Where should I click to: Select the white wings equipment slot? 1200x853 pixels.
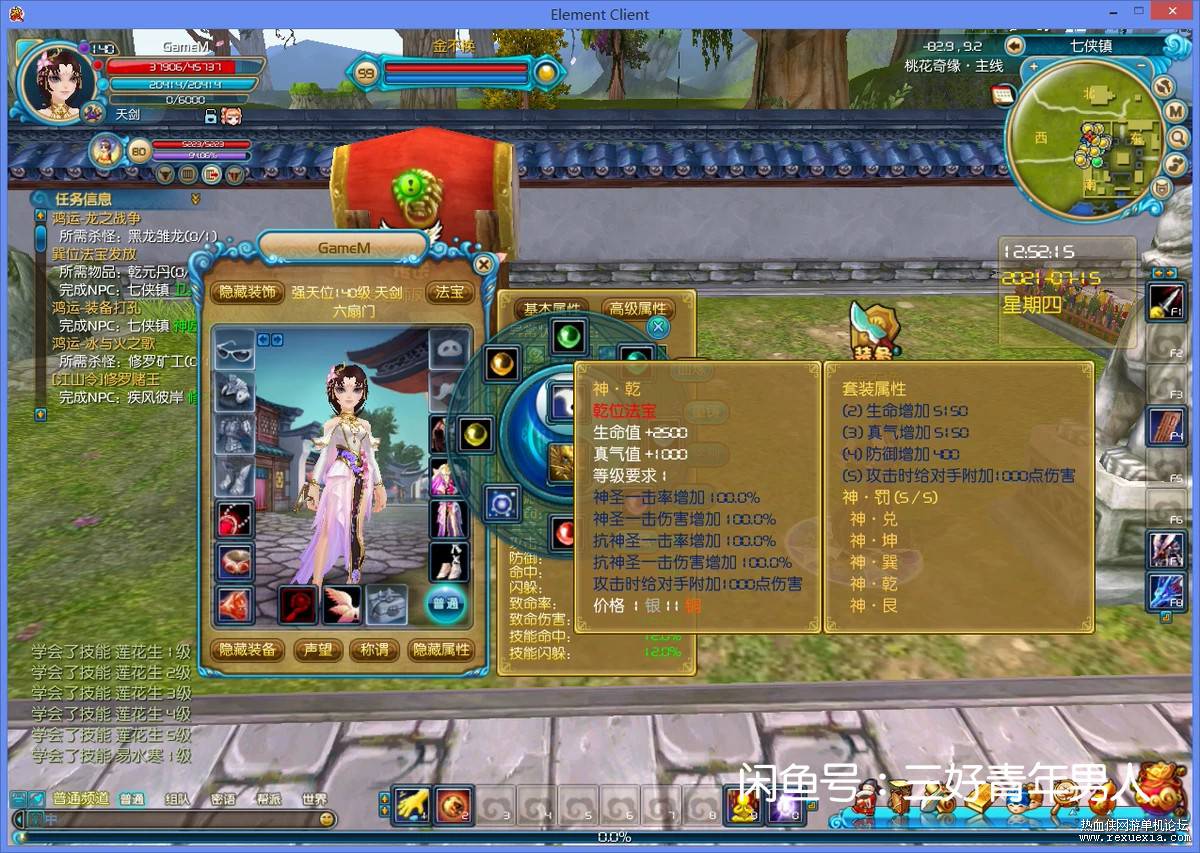coord(341,604)
